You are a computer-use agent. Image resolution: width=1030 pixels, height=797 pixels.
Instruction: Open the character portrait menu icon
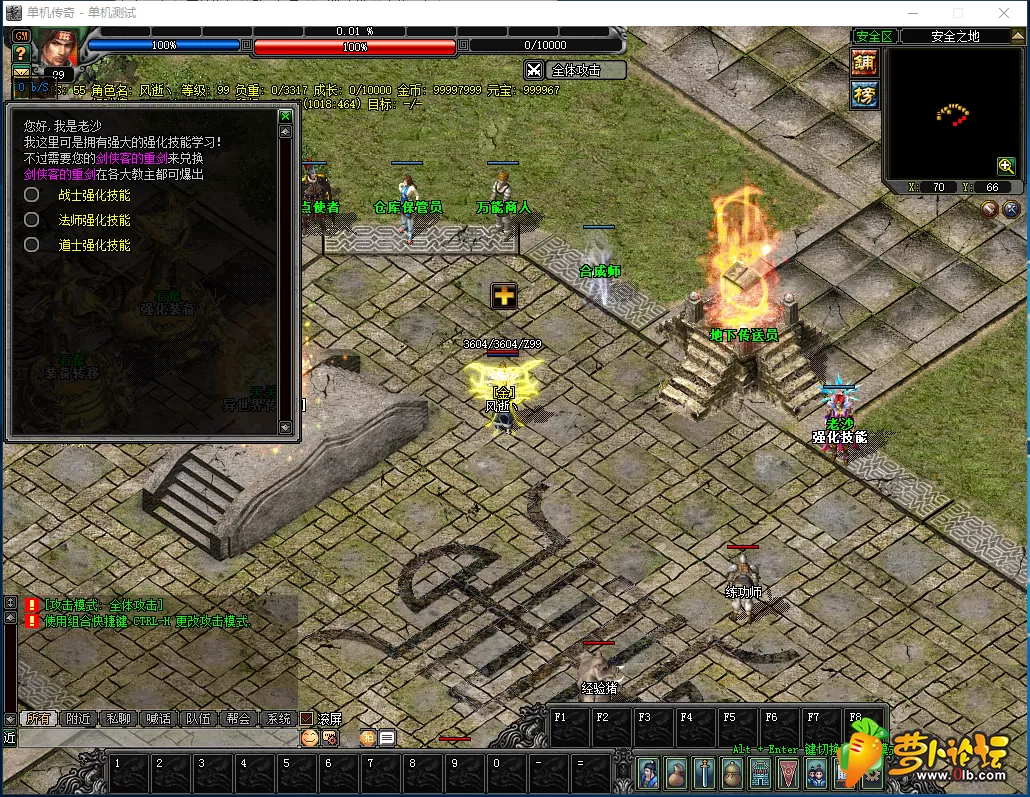point(649,773)
